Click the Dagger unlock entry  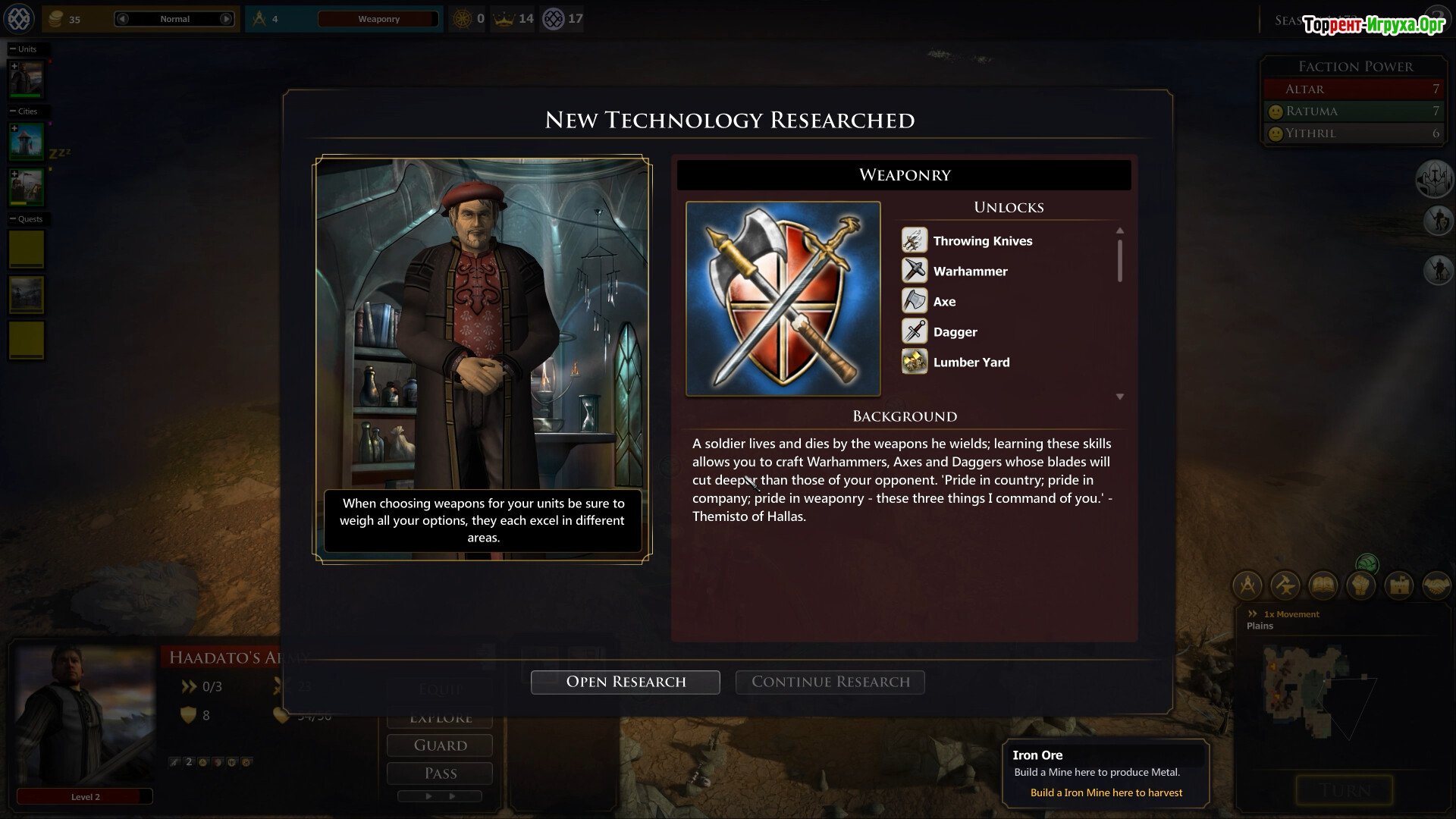(x=955, y=332)
